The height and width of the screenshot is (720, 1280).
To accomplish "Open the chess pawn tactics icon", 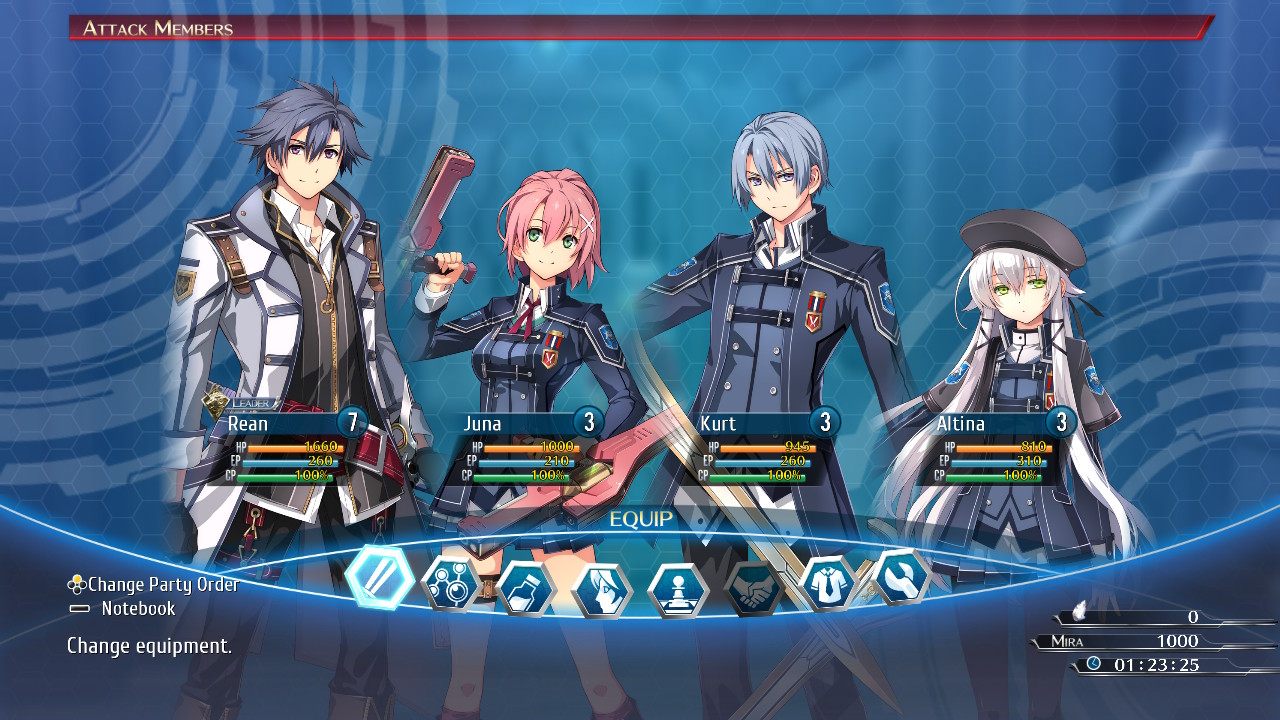I will 678,590.
